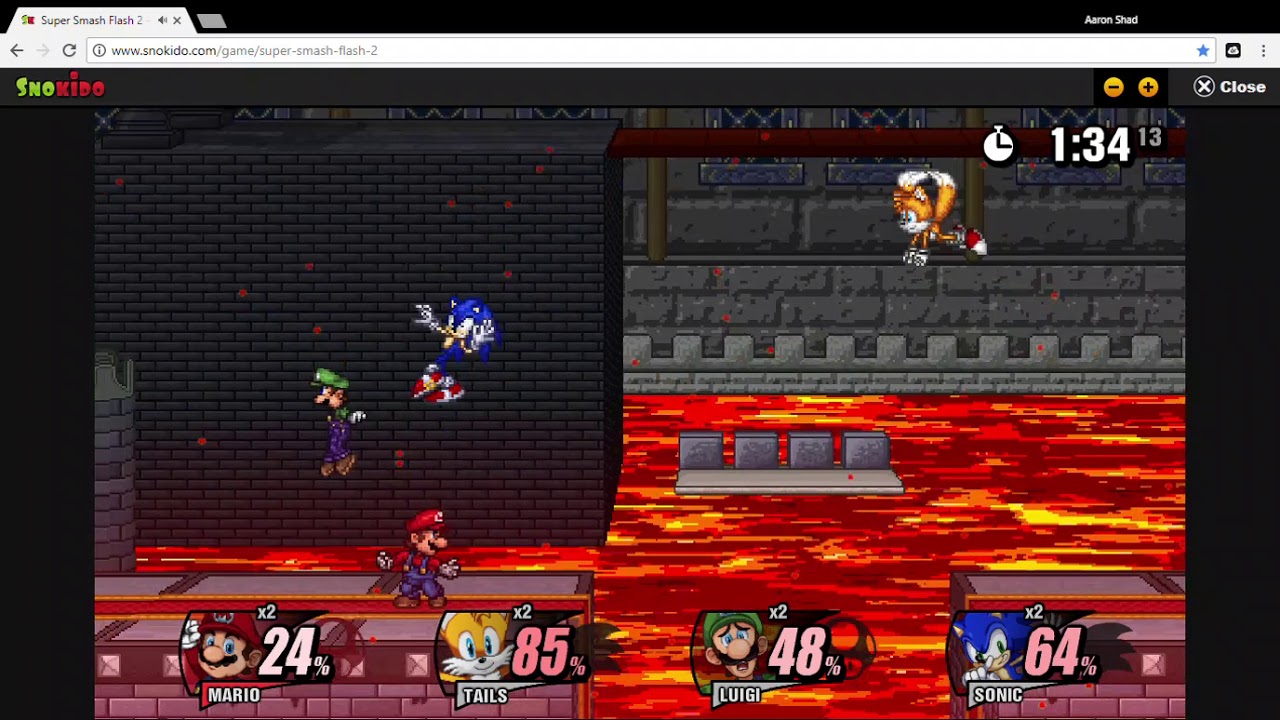Image resolution: width=1280 pixels, height=720 pixels.
Task: Close the game overlay with Close button
Action: (x=1230, y=87)
